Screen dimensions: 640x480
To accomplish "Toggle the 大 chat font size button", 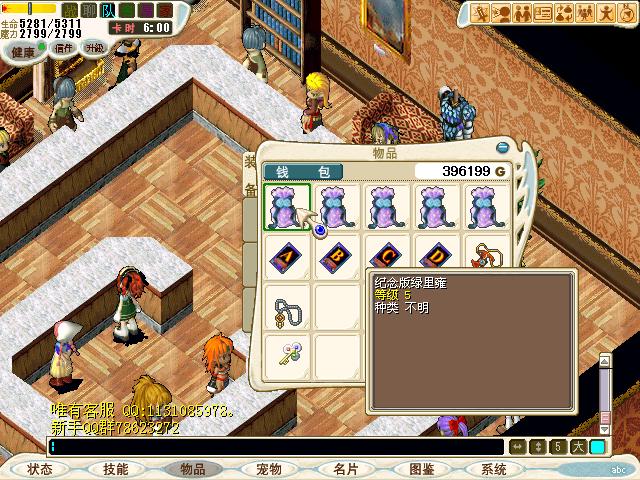I will [x=578, y=446].
